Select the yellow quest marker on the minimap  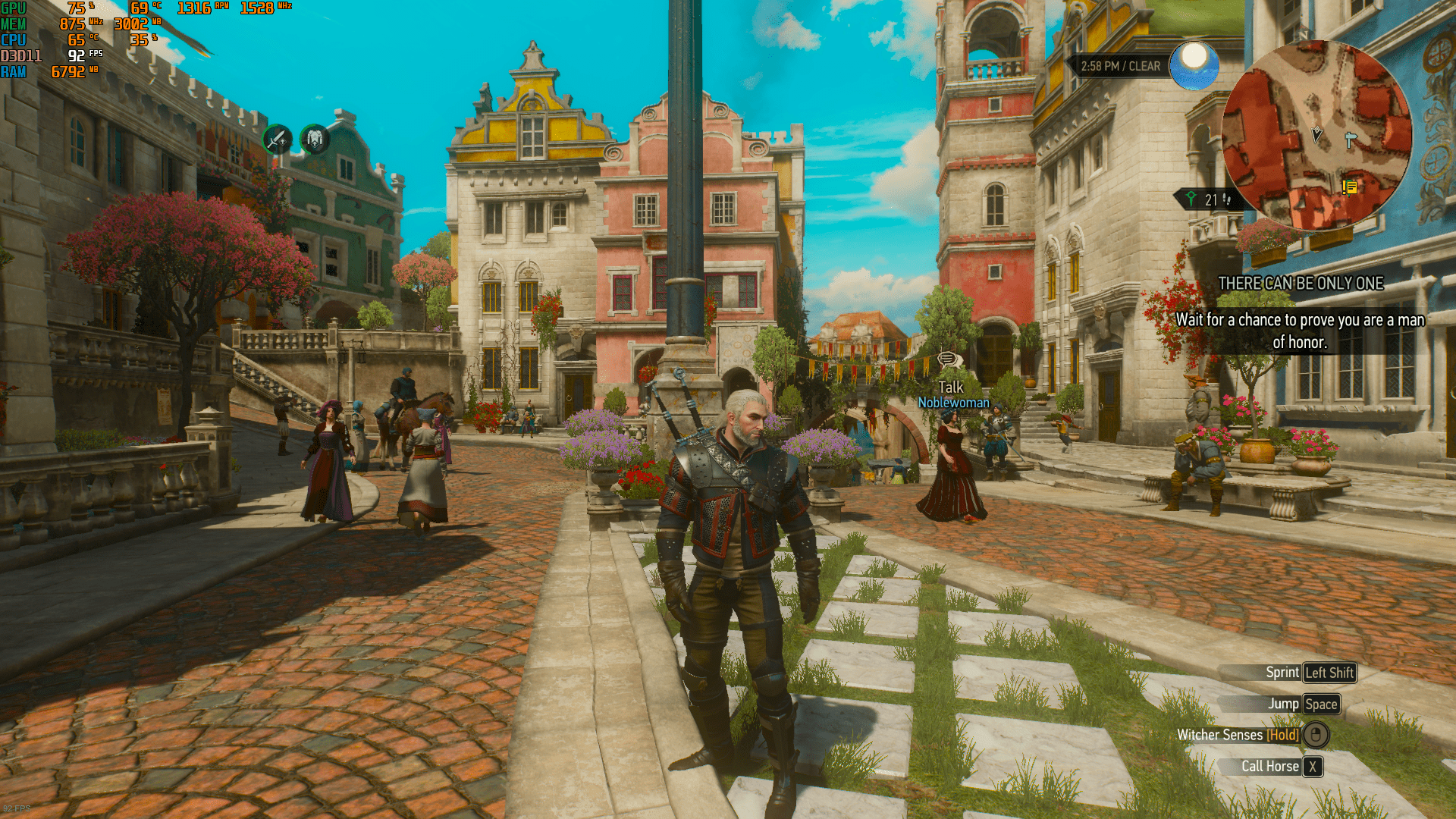pyautogui.click(x=1350, y=187)
